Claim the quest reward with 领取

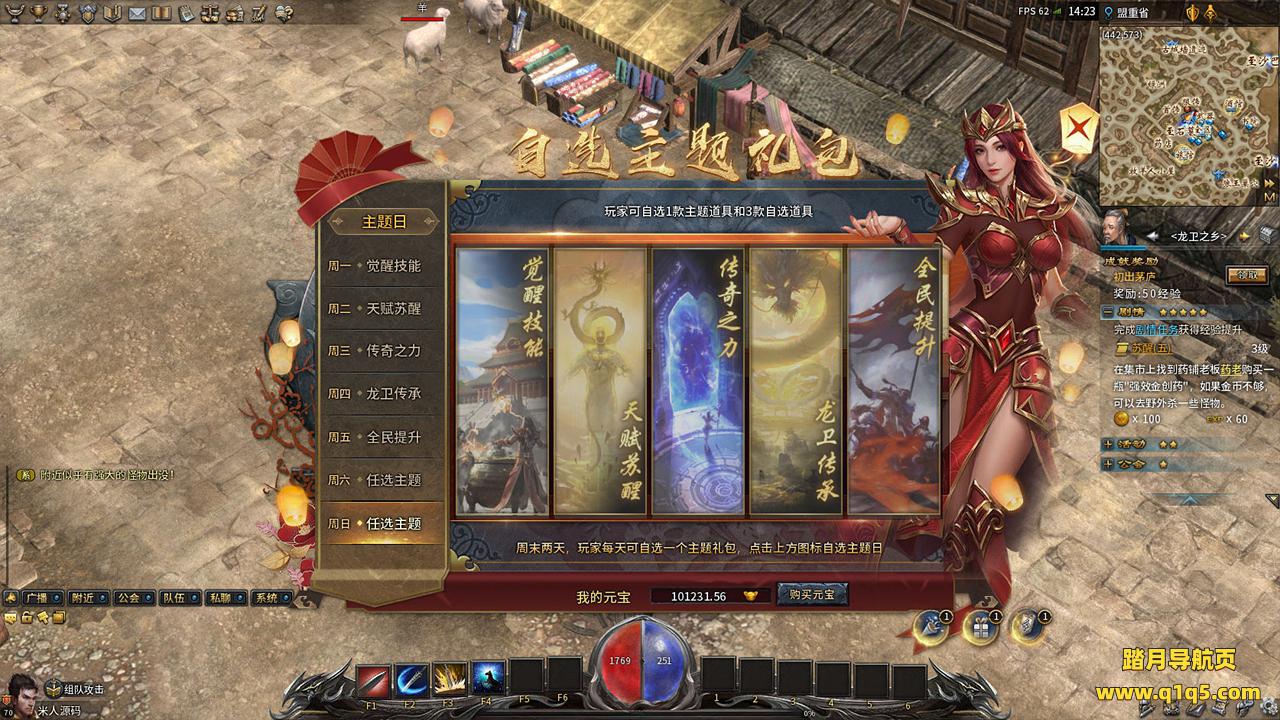tap(1246, 275)
